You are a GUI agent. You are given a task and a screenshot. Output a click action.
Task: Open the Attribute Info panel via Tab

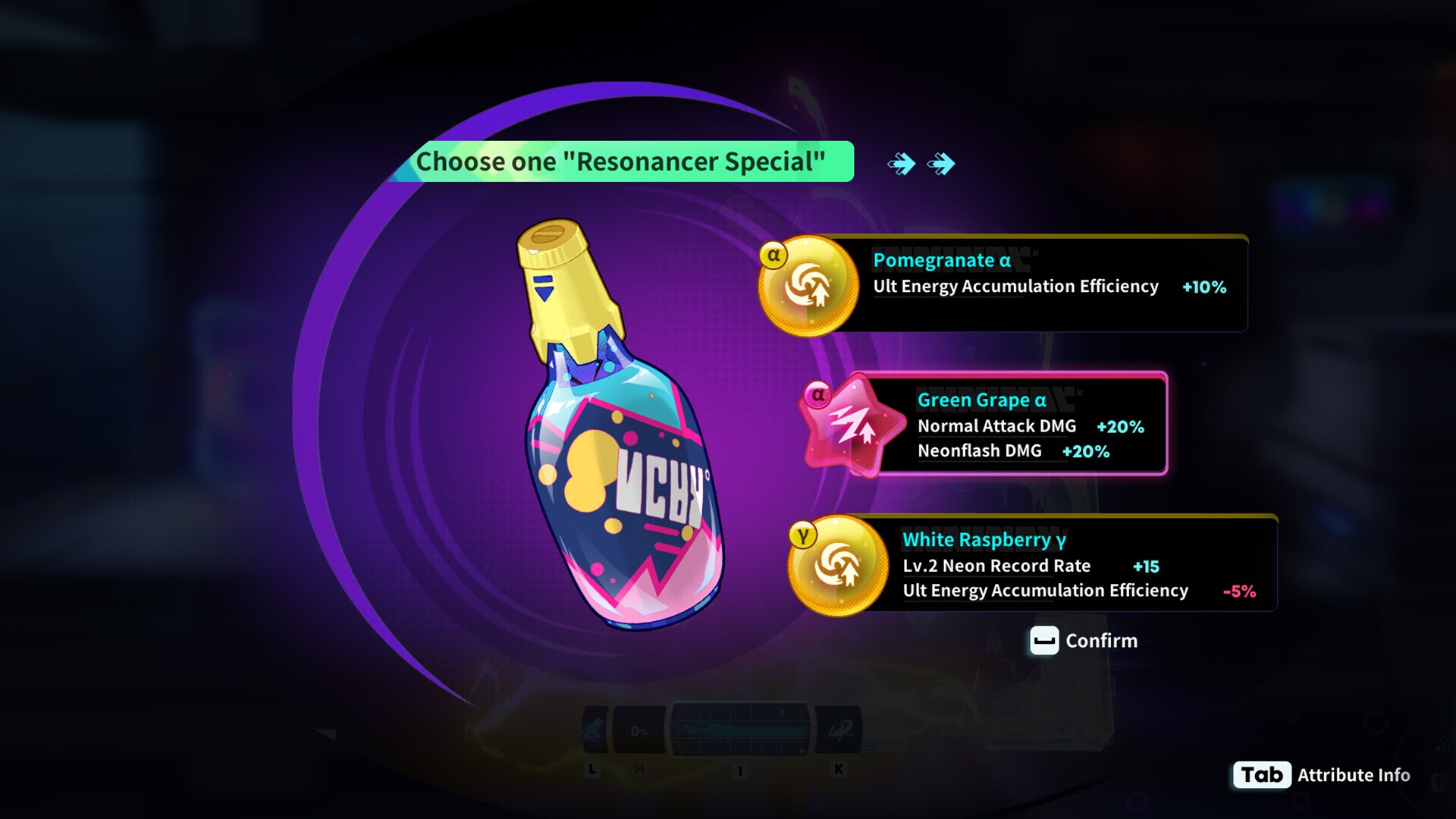[x=1261, y=775]
